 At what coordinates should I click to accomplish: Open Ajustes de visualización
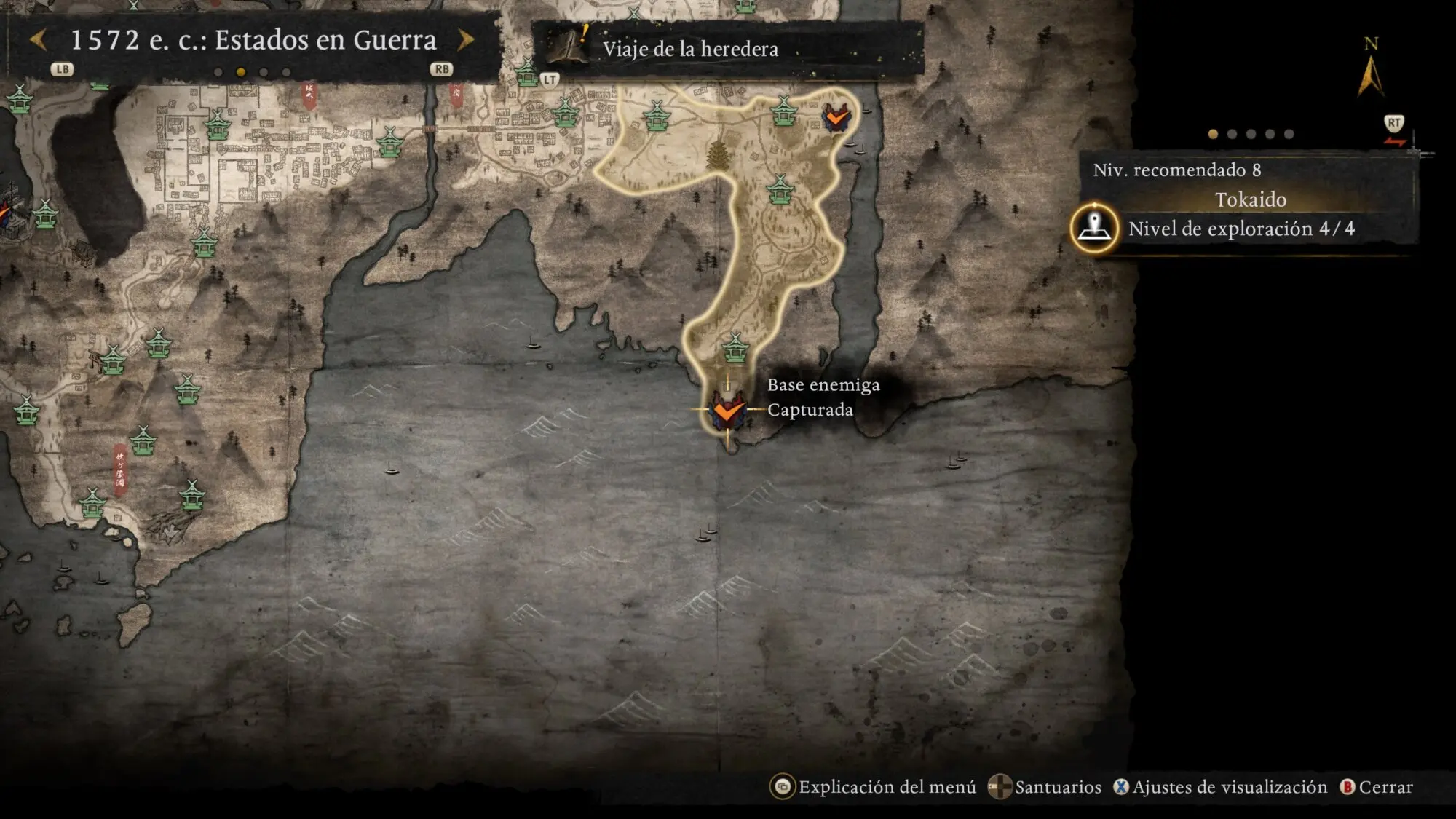coord(1229,787)
